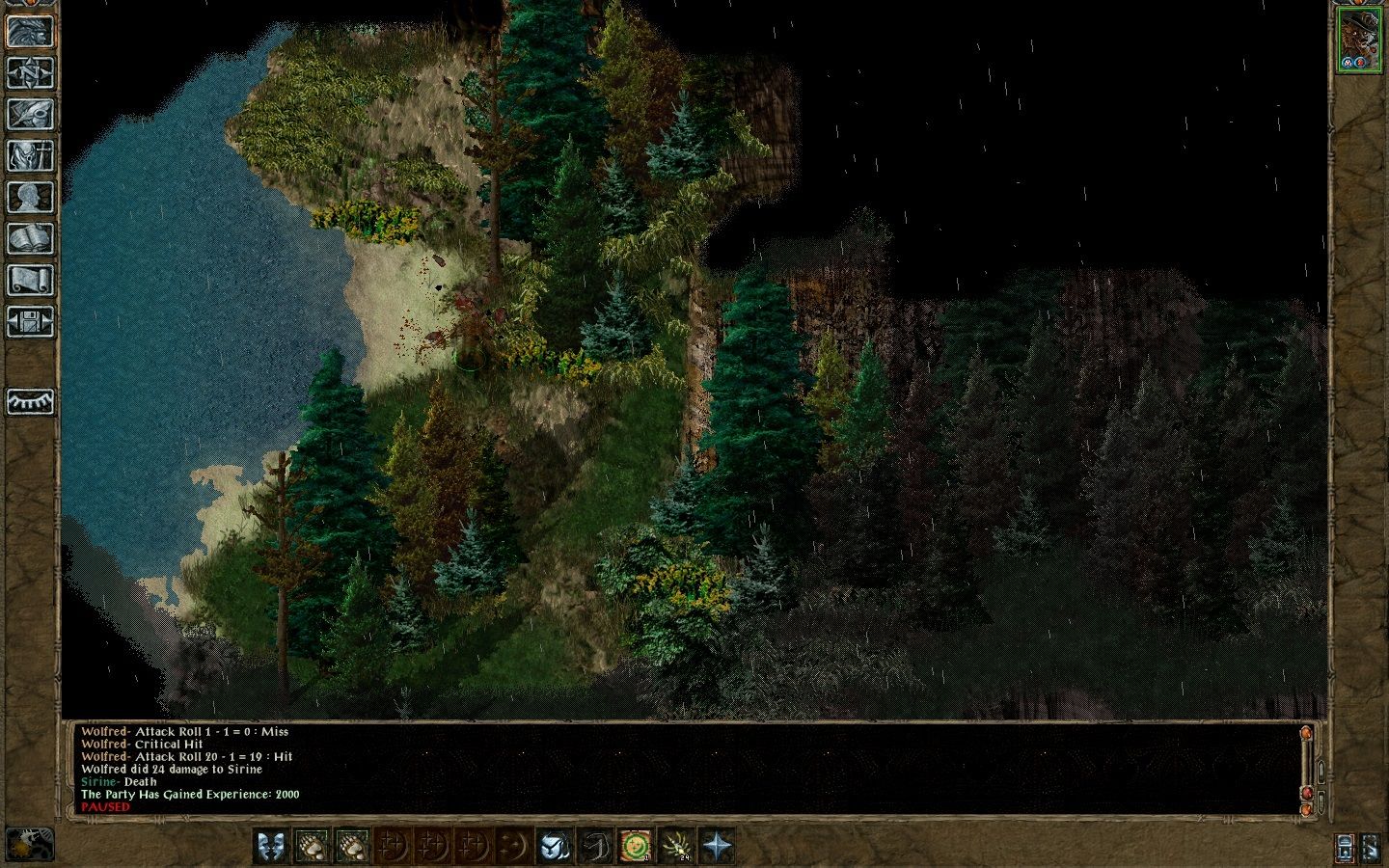Select Wolfred's character portrait

coord(1358,40)
